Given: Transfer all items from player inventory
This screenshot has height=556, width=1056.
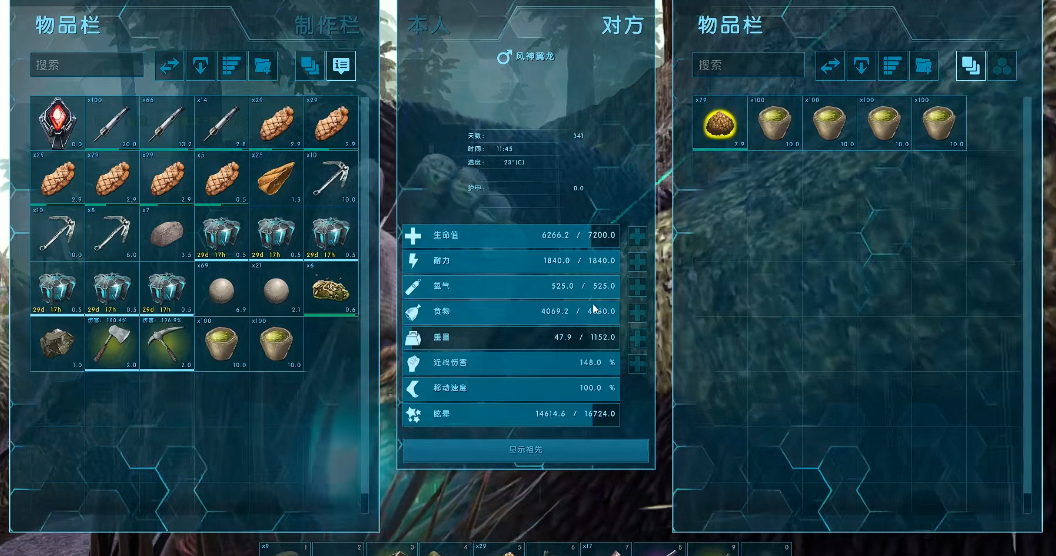Looking at the screenshot, I should [x=170, y=66].
